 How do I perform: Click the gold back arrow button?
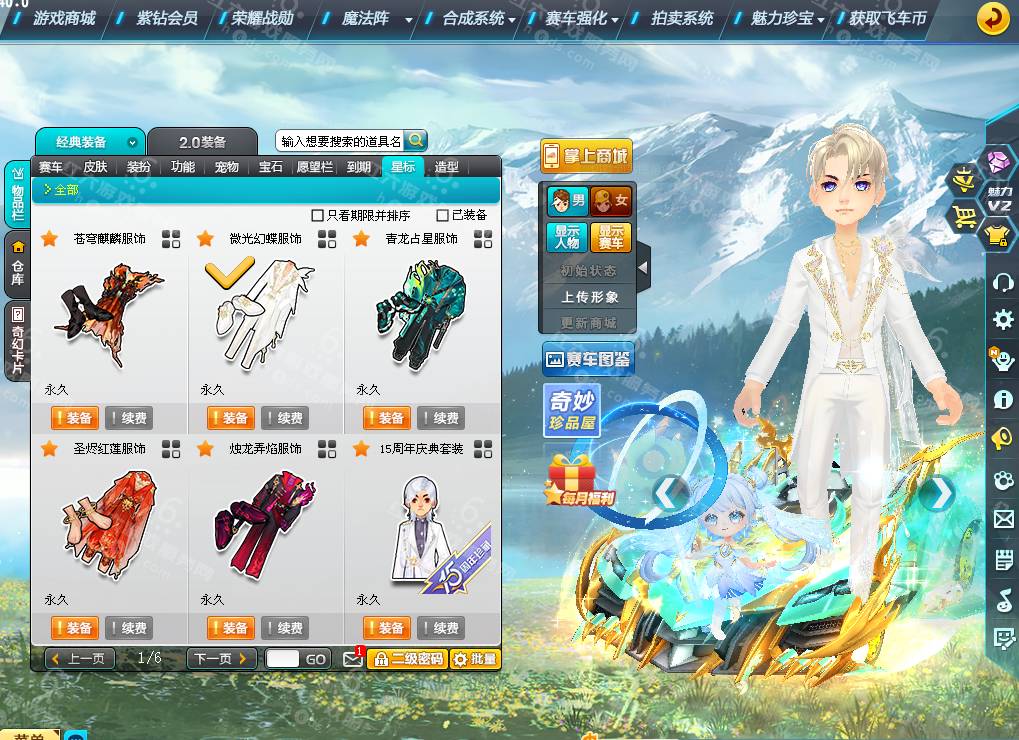click(993, 18)
